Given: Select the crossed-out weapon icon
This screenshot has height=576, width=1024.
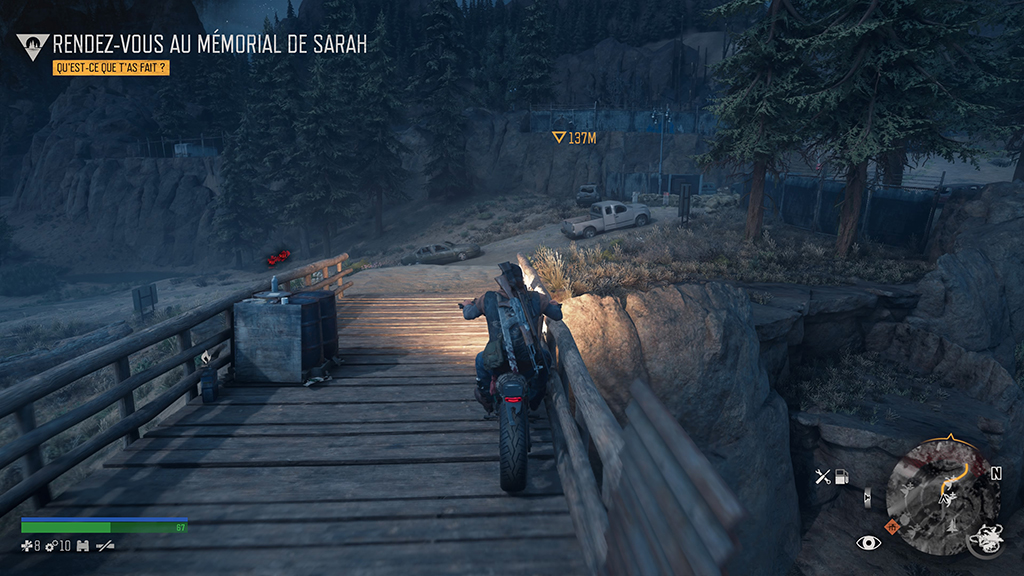Looking at the screenshot, I should [x=104, y=546].
